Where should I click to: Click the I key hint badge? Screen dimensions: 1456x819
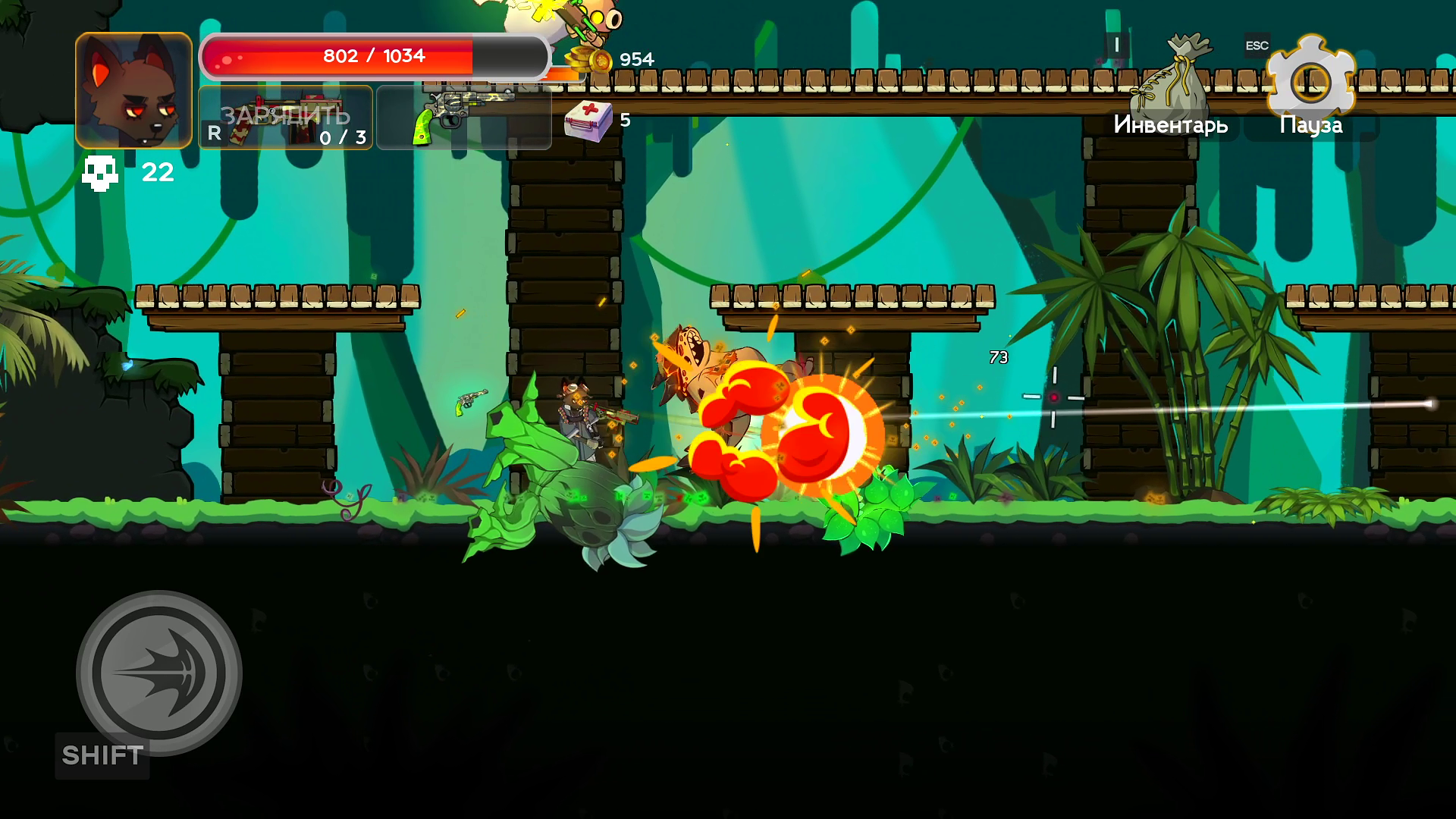click(x=1115, y=45)
